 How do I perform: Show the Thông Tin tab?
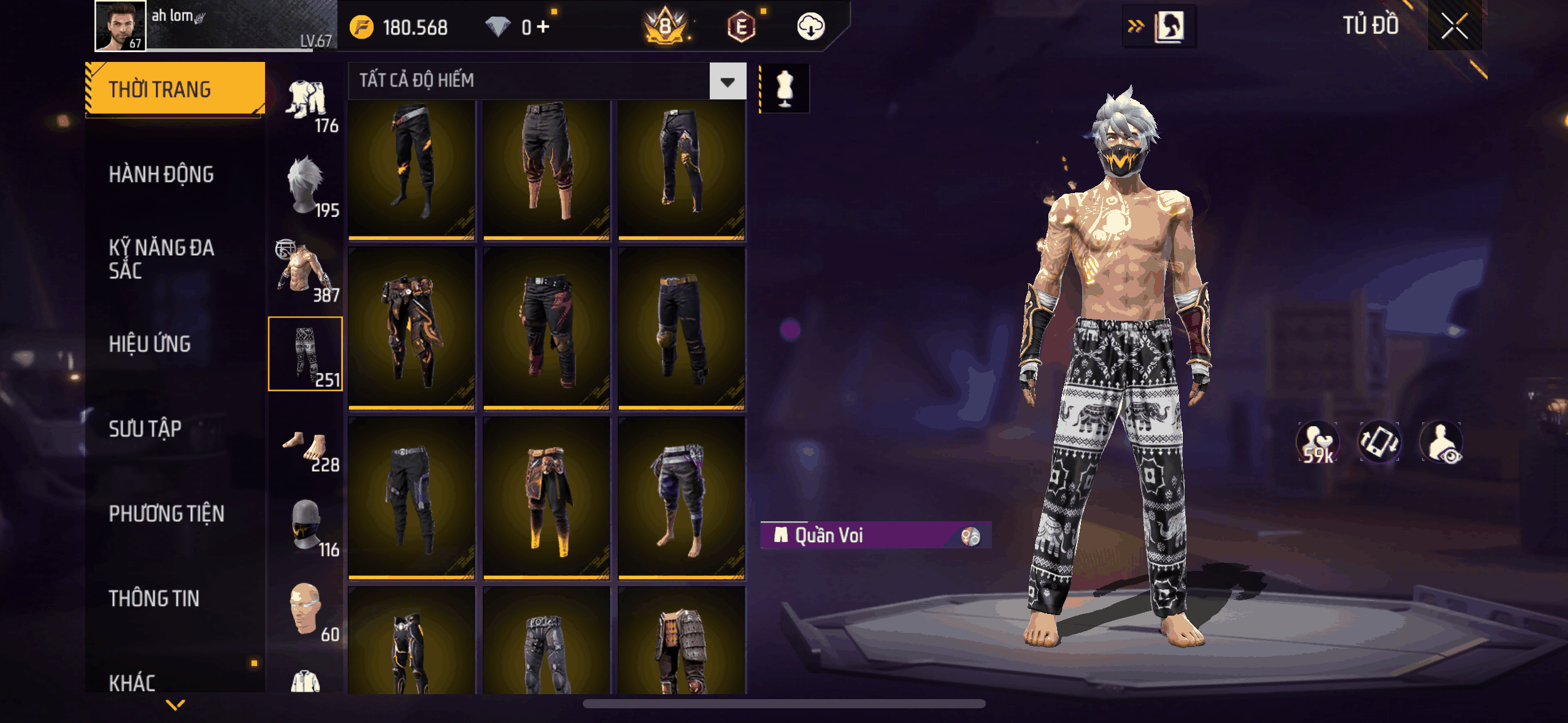coord(154,598)
